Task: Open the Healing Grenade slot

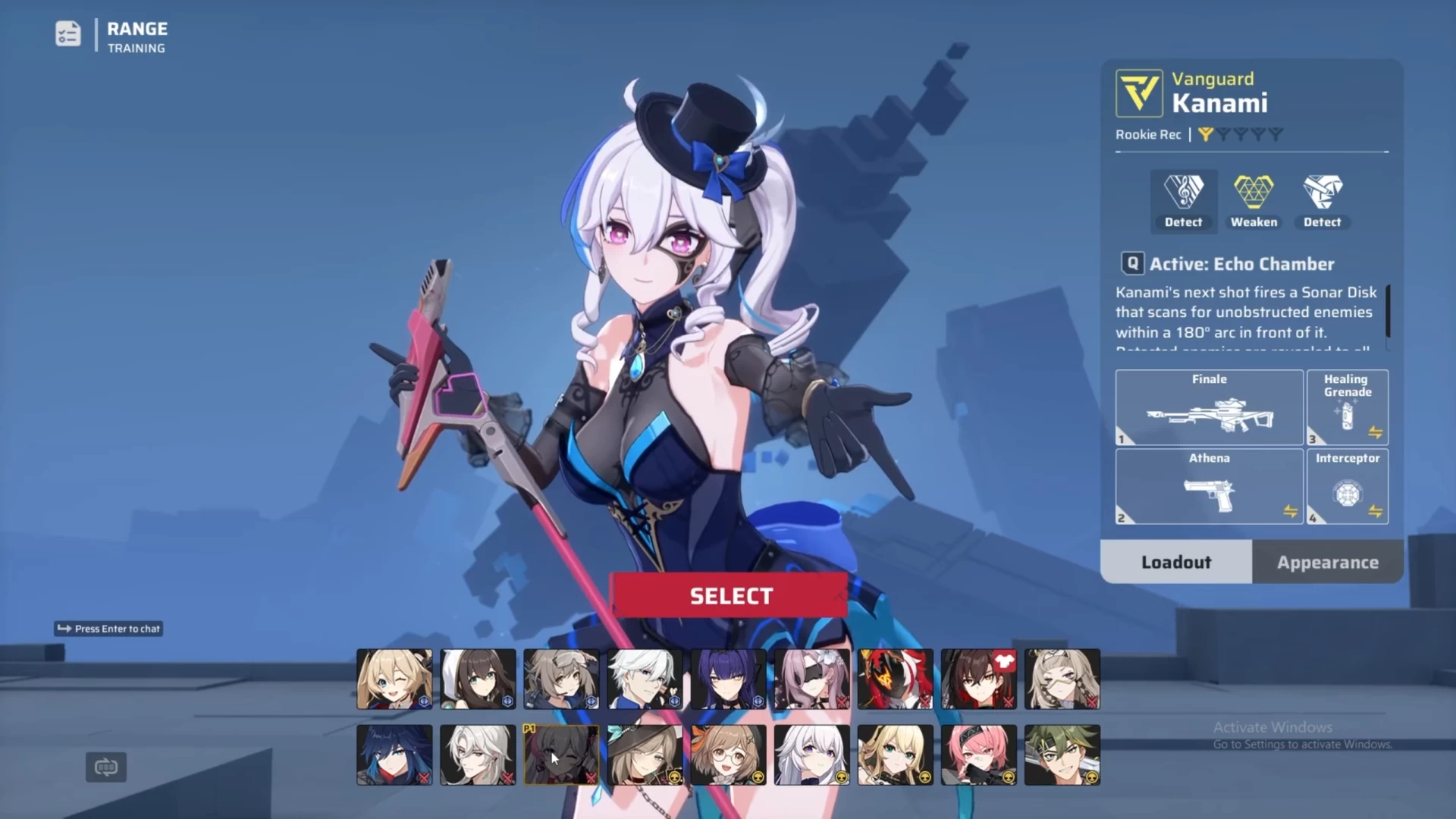Action: (x=1347, y=407)
